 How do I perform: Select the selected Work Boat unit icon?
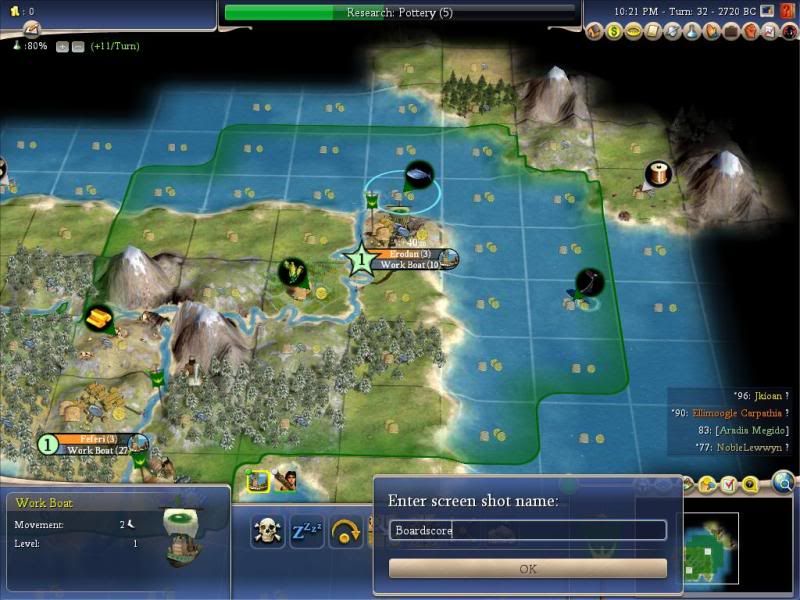click(x=258, y=480)
